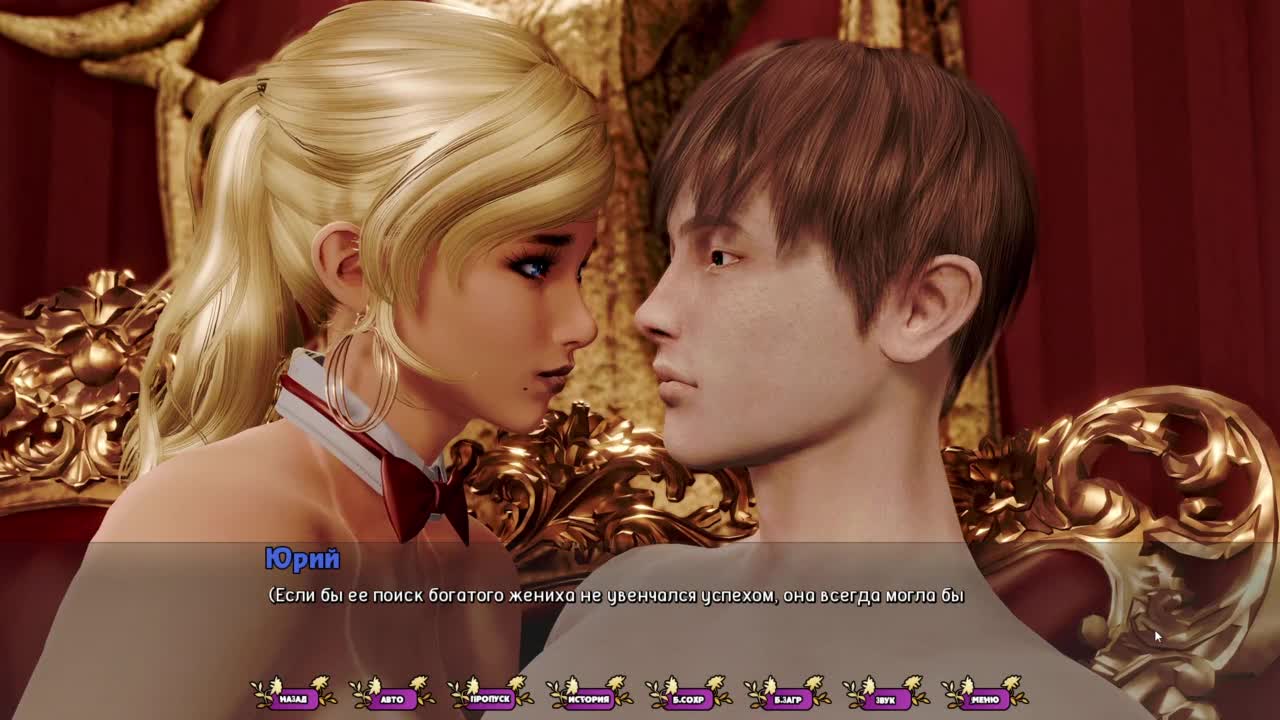Quick save with Б.Сохр button

click(689, 699)
